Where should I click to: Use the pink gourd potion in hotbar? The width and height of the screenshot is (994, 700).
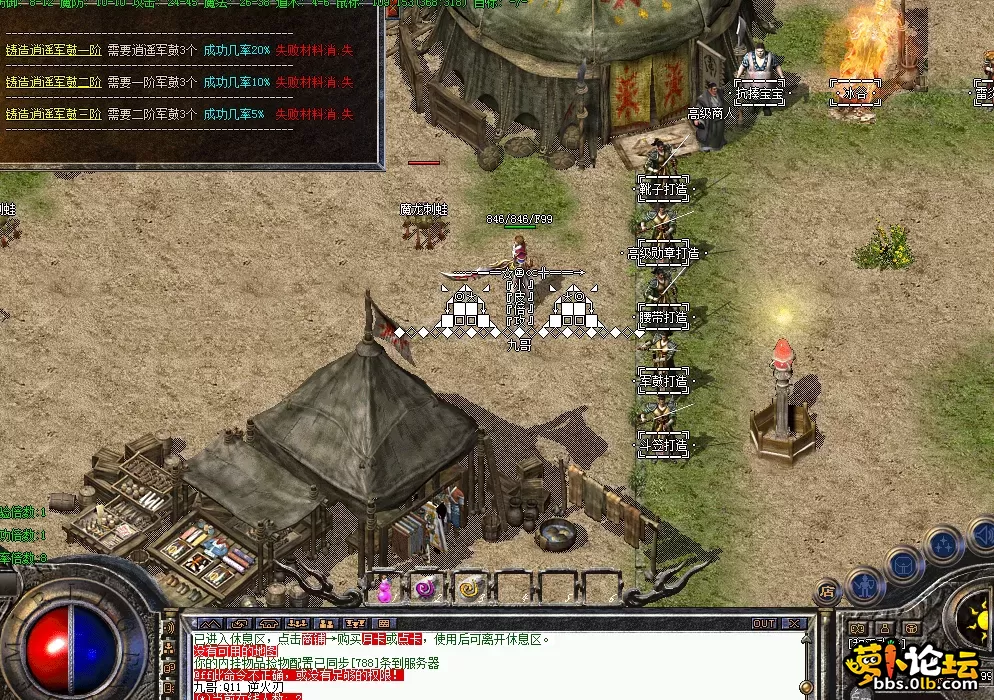(385, 590)
